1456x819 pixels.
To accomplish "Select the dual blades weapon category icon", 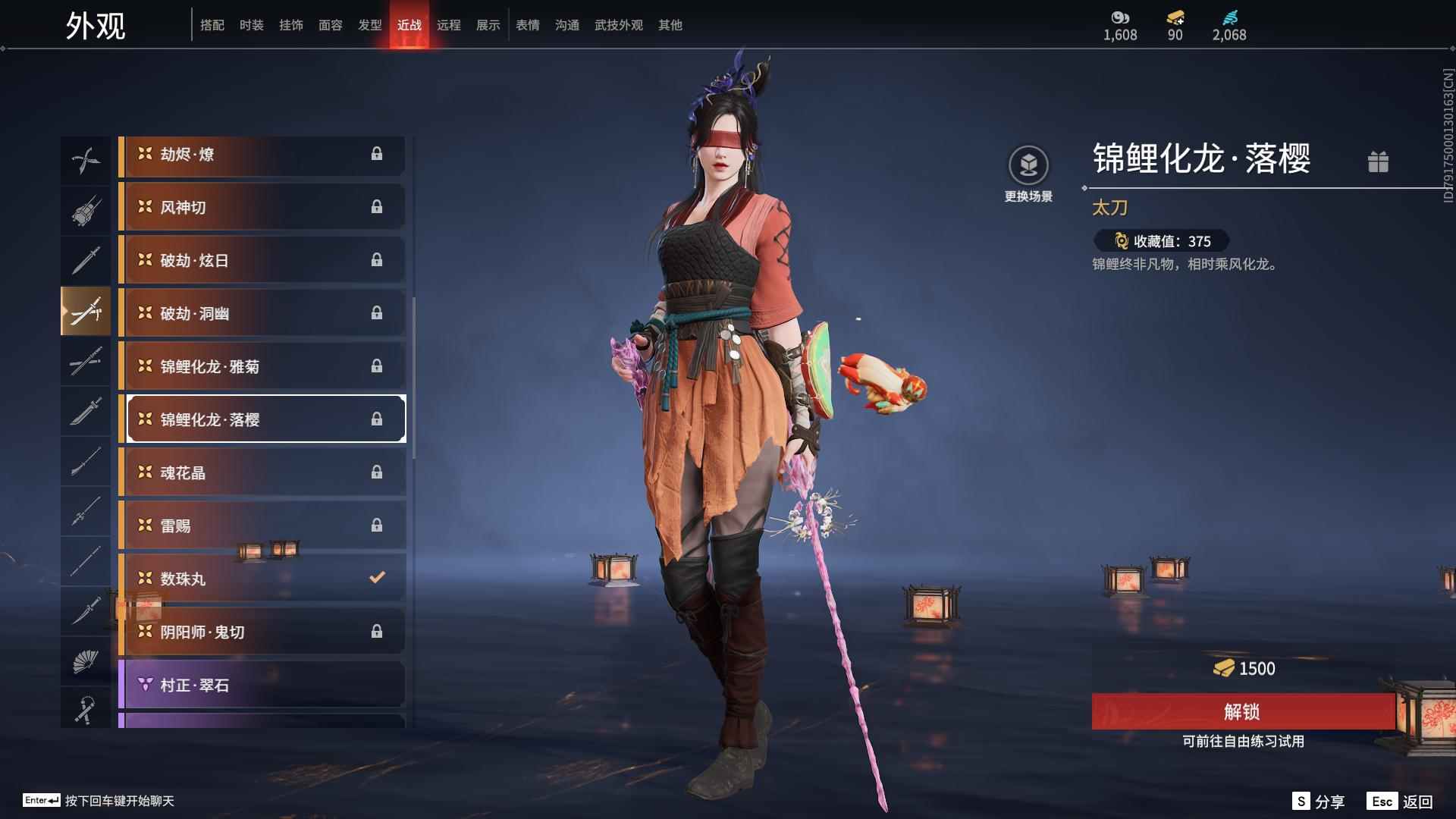I will pyautogui.click(x=86, y=158).
